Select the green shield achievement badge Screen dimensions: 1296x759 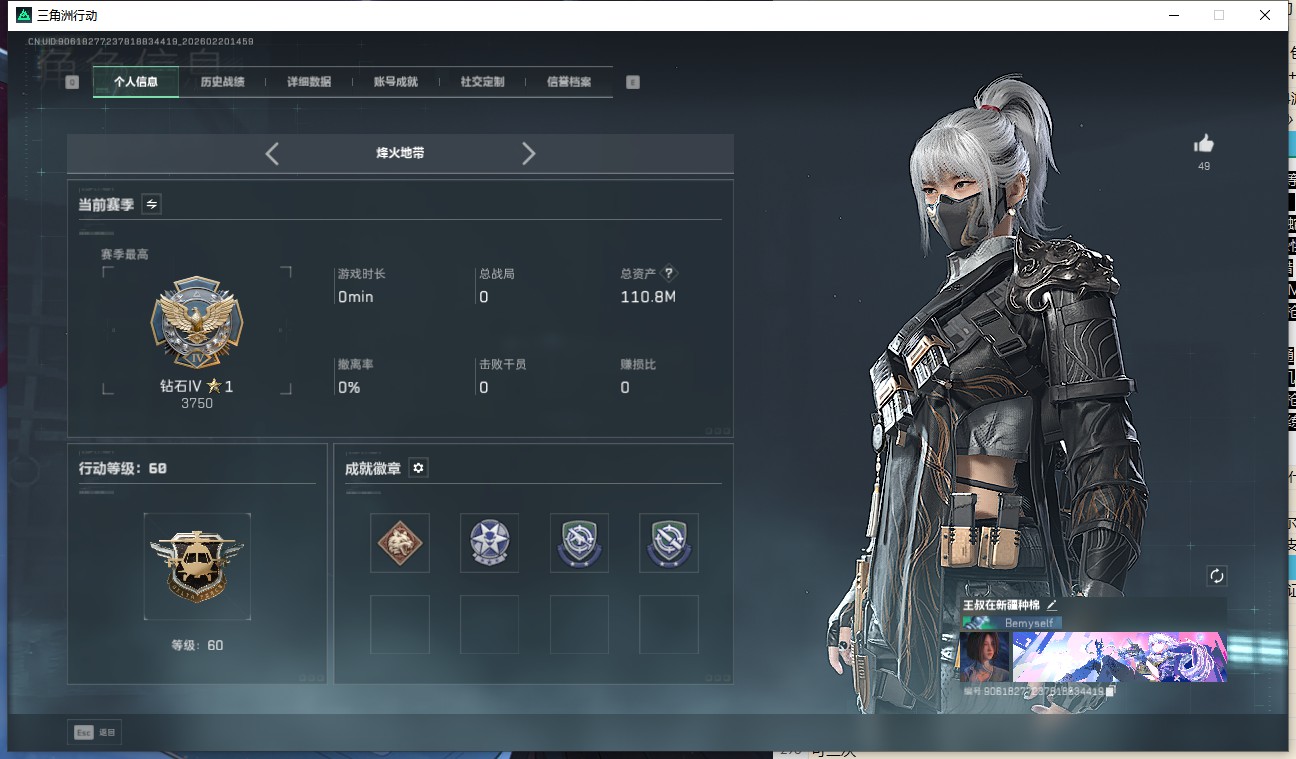coord(579,543)
